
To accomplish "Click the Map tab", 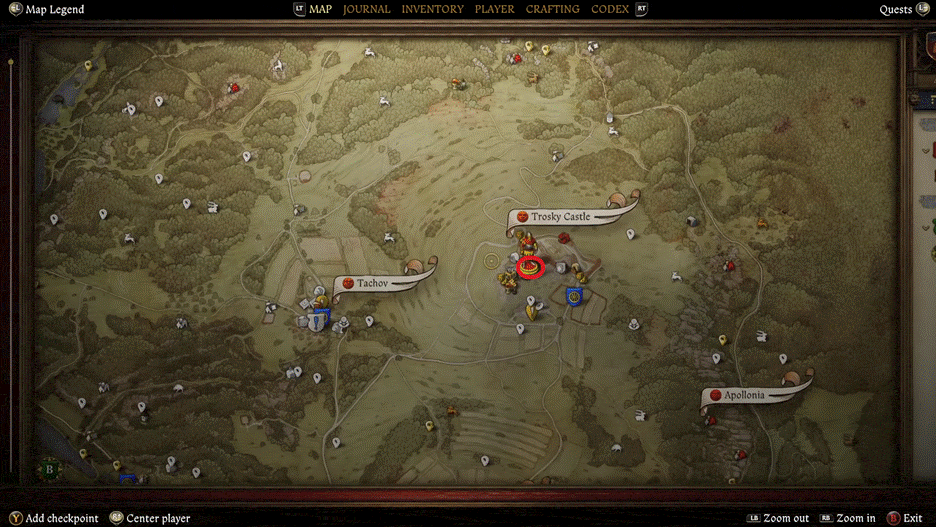I will [x=320, y=9].
